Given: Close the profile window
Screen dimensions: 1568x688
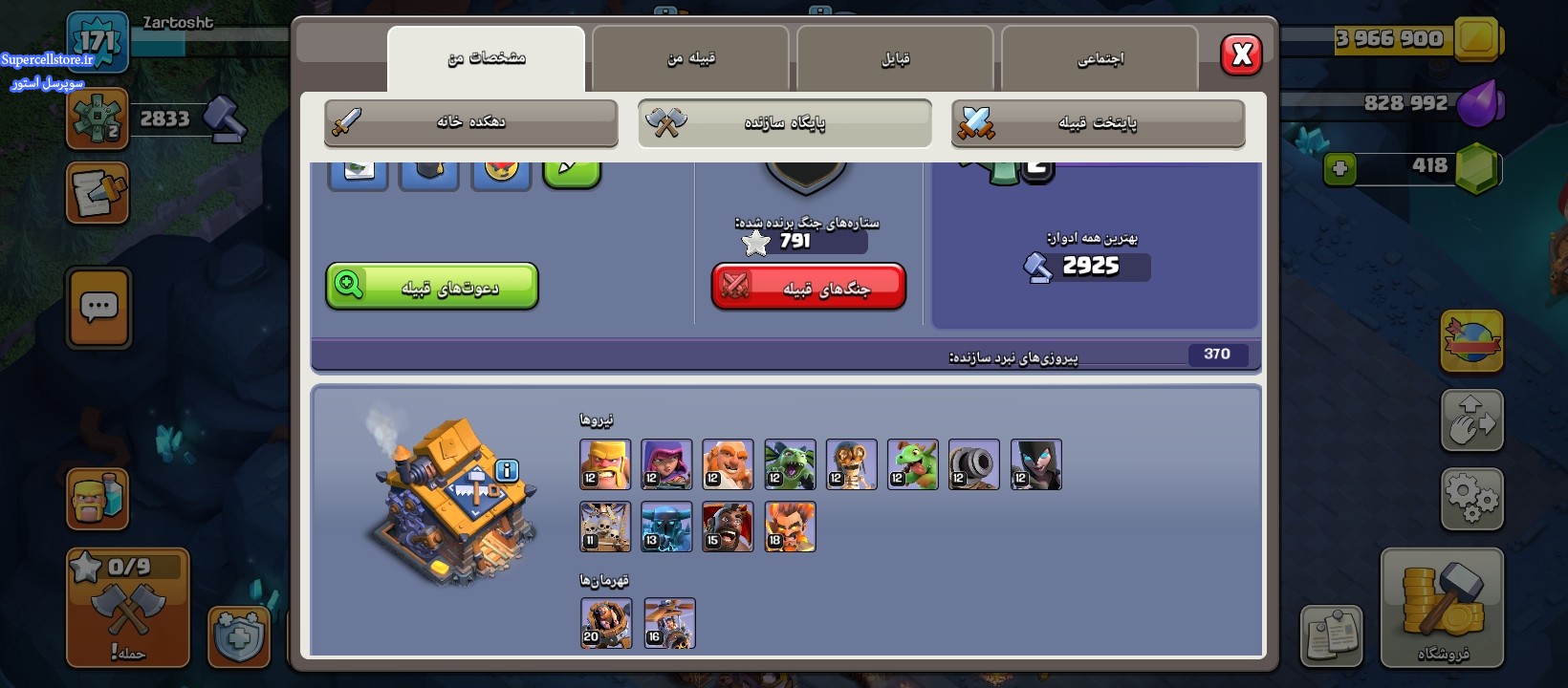Looking at the screenshot, I should tap(1241, 54).
